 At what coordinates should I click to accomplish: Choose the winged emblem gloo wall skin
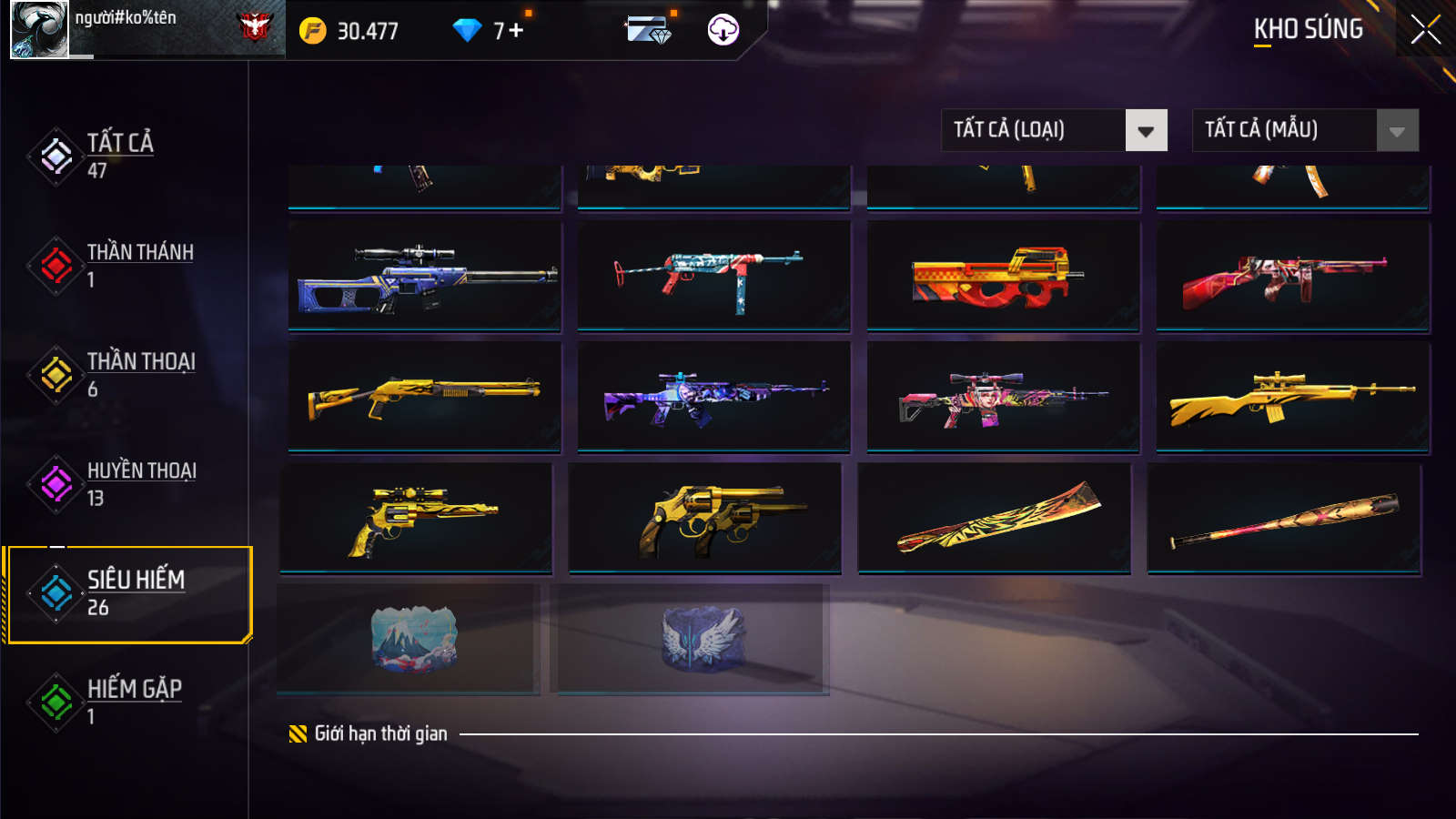tap(693, 639)
